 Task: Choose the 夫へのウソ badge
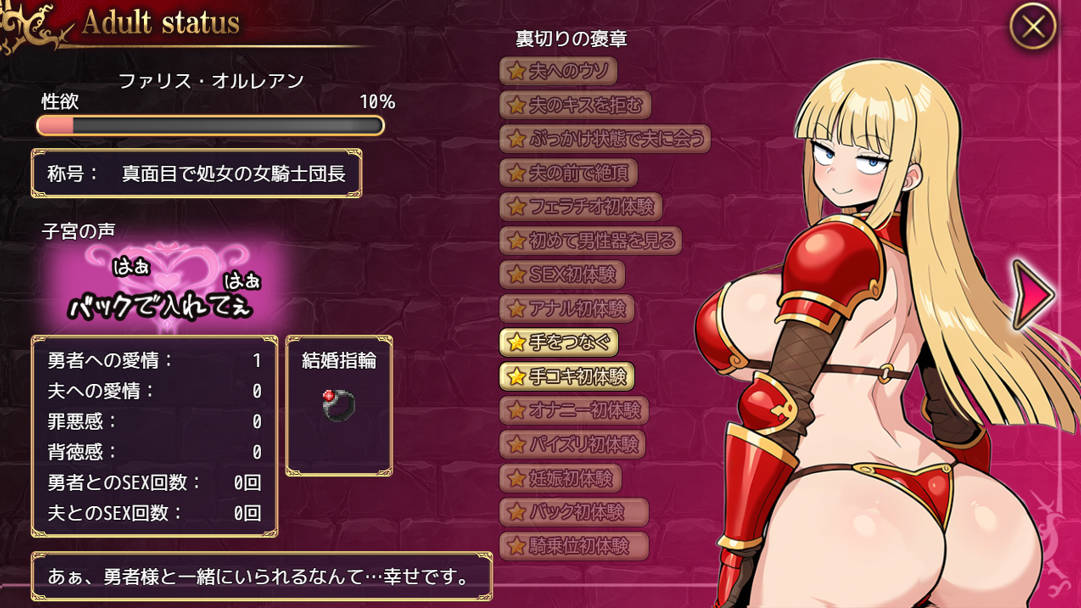click(558, 71)
